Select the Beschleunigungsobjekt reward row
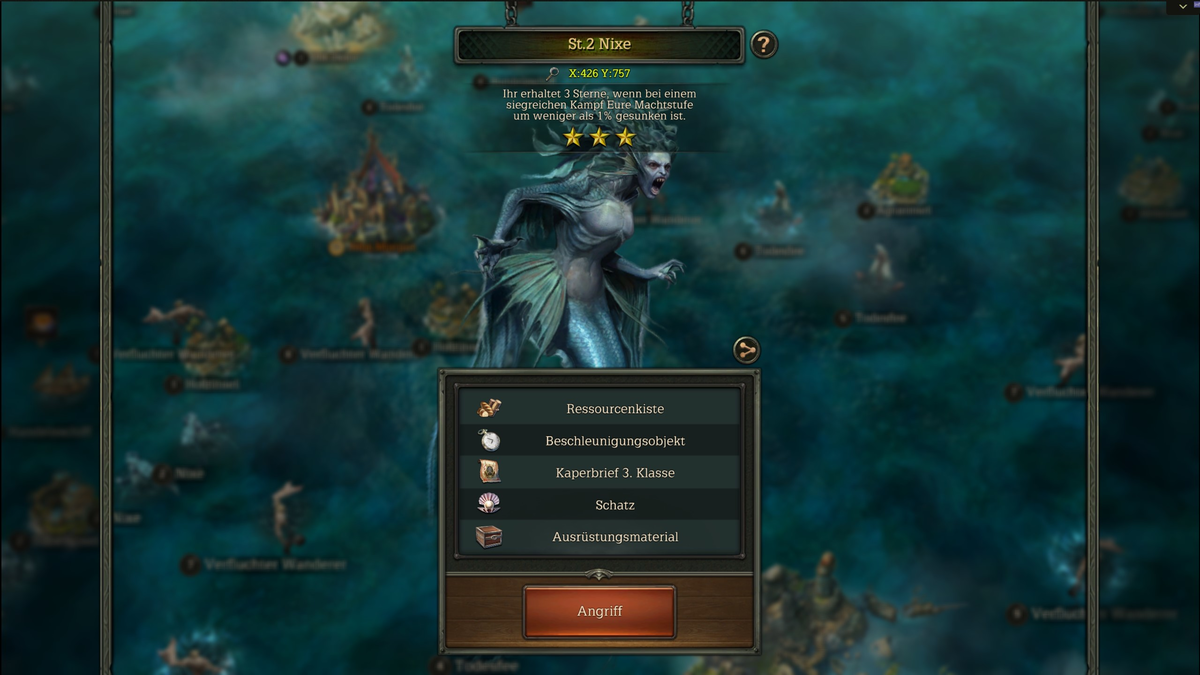The width and height of the screenshot is (1200, 675). click(x=599, y=441)
